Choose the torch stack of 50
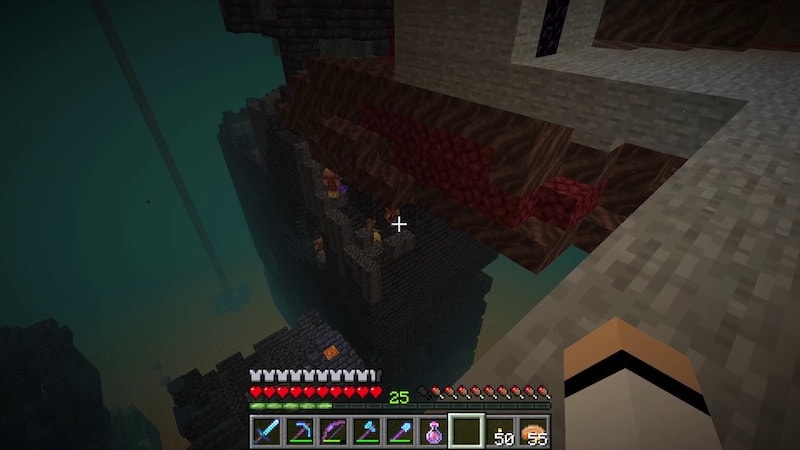The image size is (800, 450). point(501,432)
